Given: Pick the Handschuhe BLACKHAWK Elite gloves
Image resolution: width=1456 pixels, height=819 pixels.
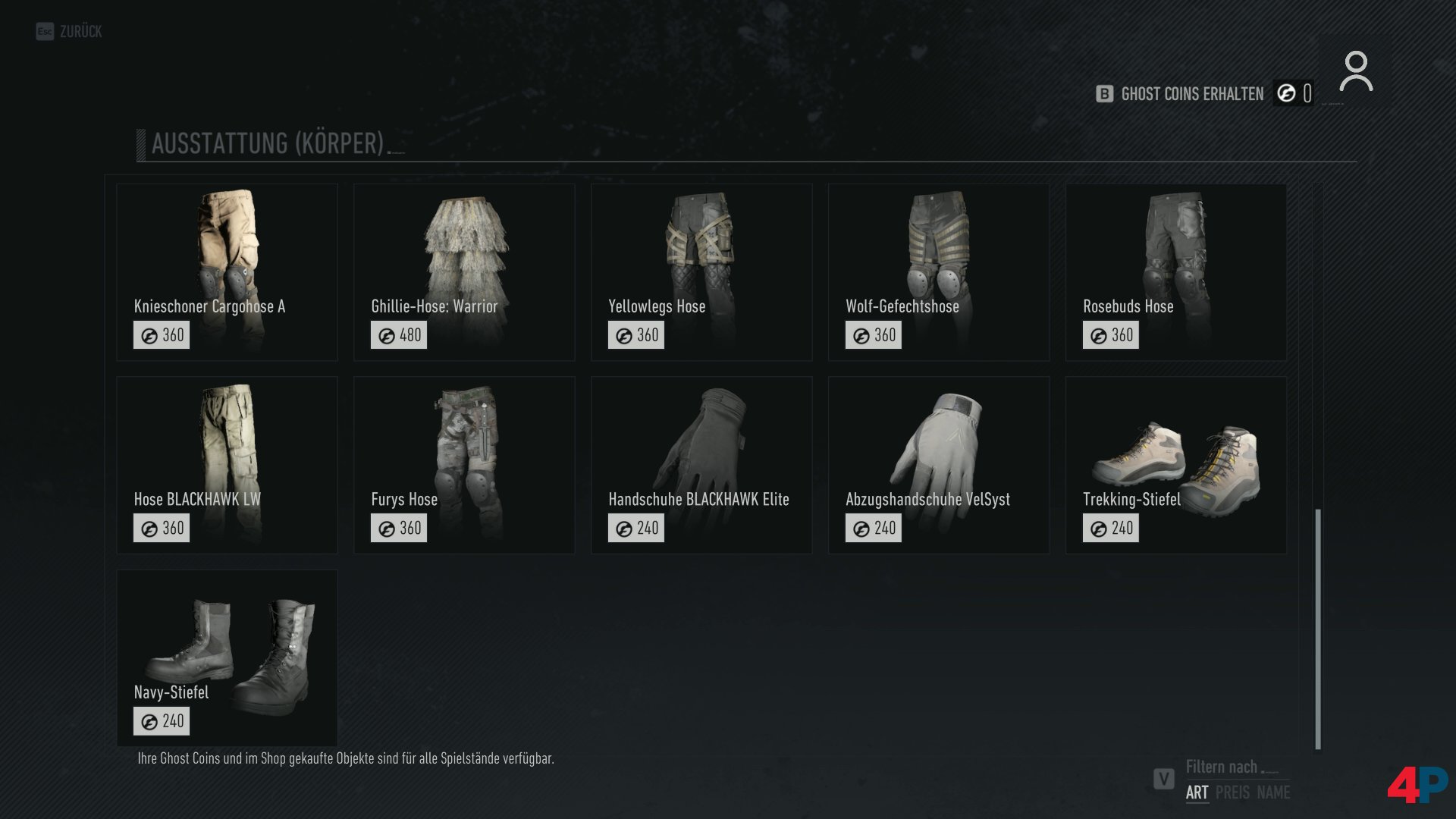Looking at the screenshot, I should pyautogui.click(x=701, y=465).
